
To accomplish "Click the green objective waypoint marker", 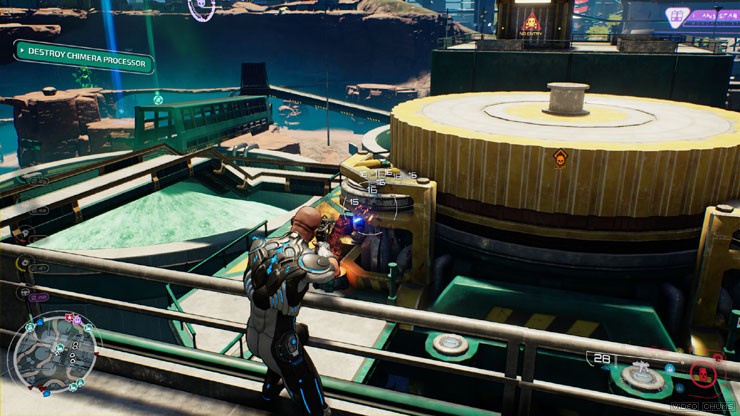I will 158,98.
